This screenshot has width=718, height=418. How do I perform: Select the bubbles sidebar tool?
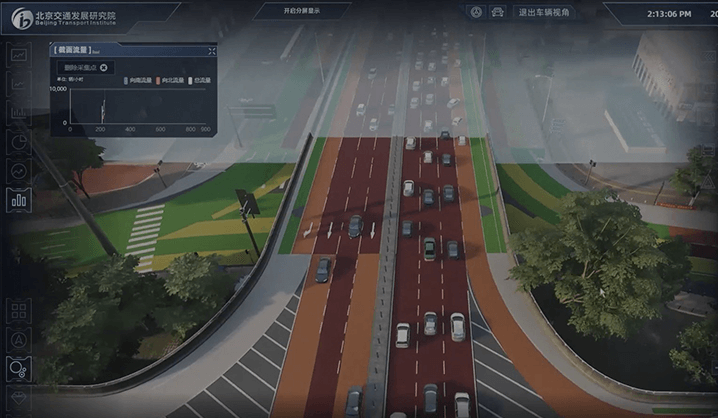19,369
